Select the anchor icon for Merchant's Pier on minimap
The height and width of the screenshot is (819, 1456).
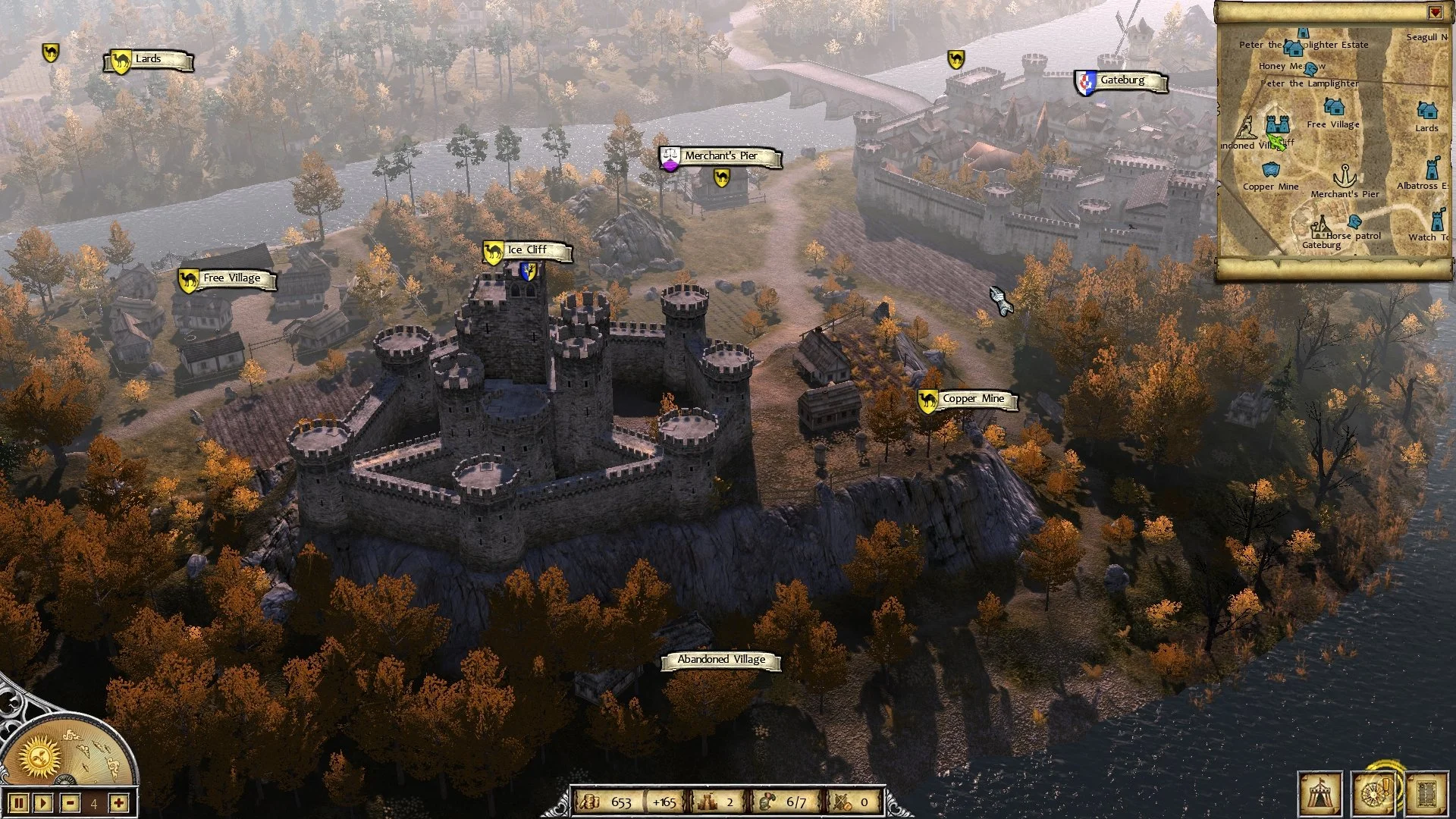1345,176
